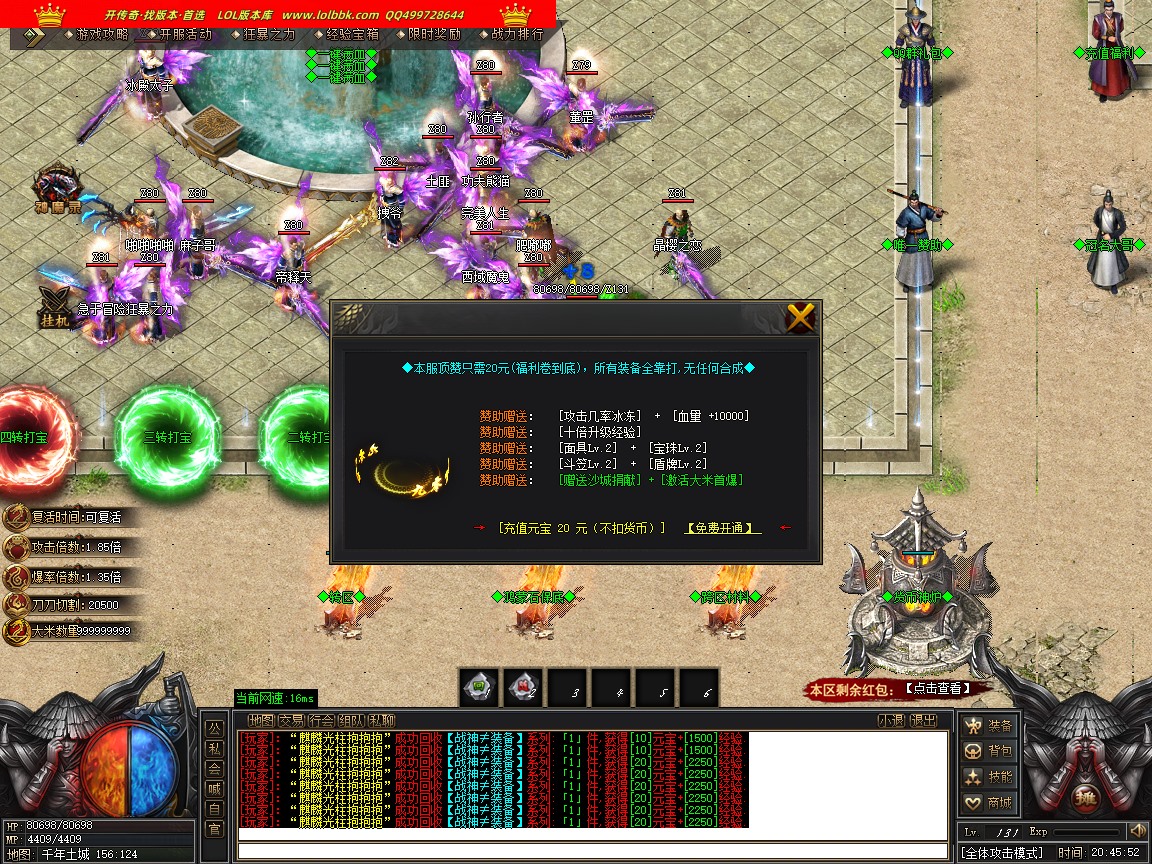Select the 行会 guild tab
1152x864 pixels.
(x=322, y=720)
